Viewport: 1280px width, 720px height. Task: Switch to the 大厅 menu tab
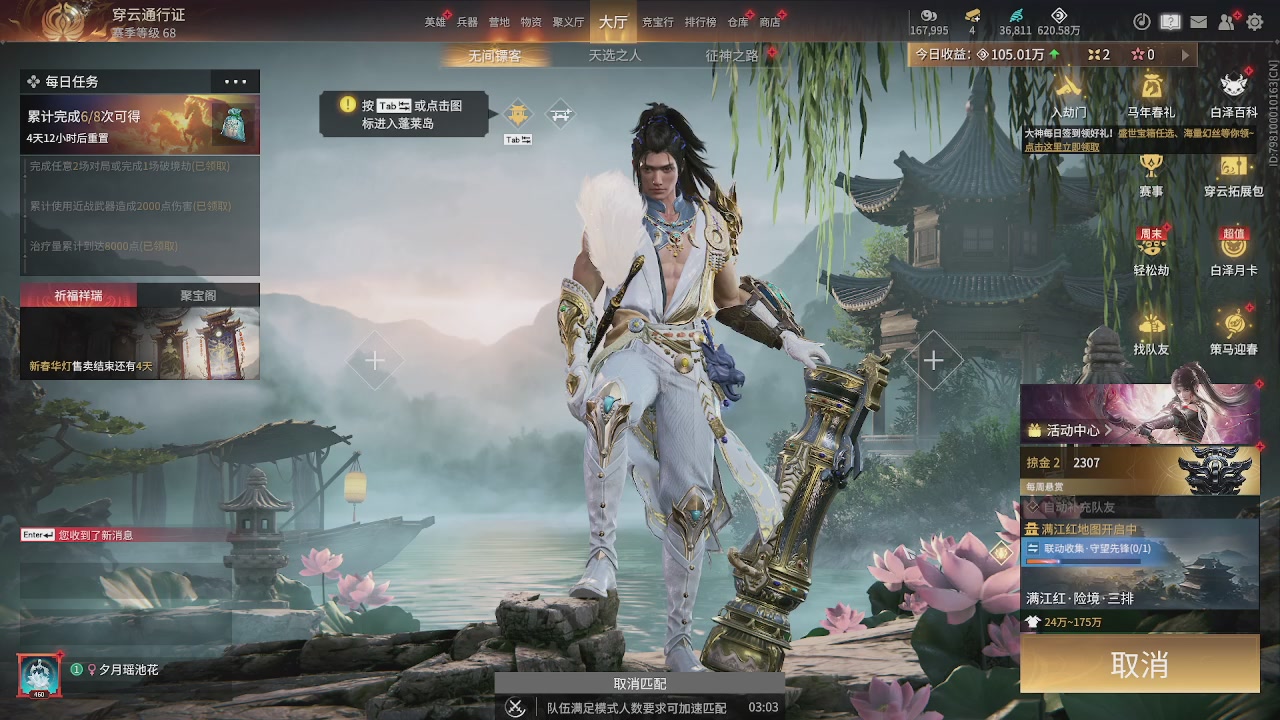(x=613, y=21)
